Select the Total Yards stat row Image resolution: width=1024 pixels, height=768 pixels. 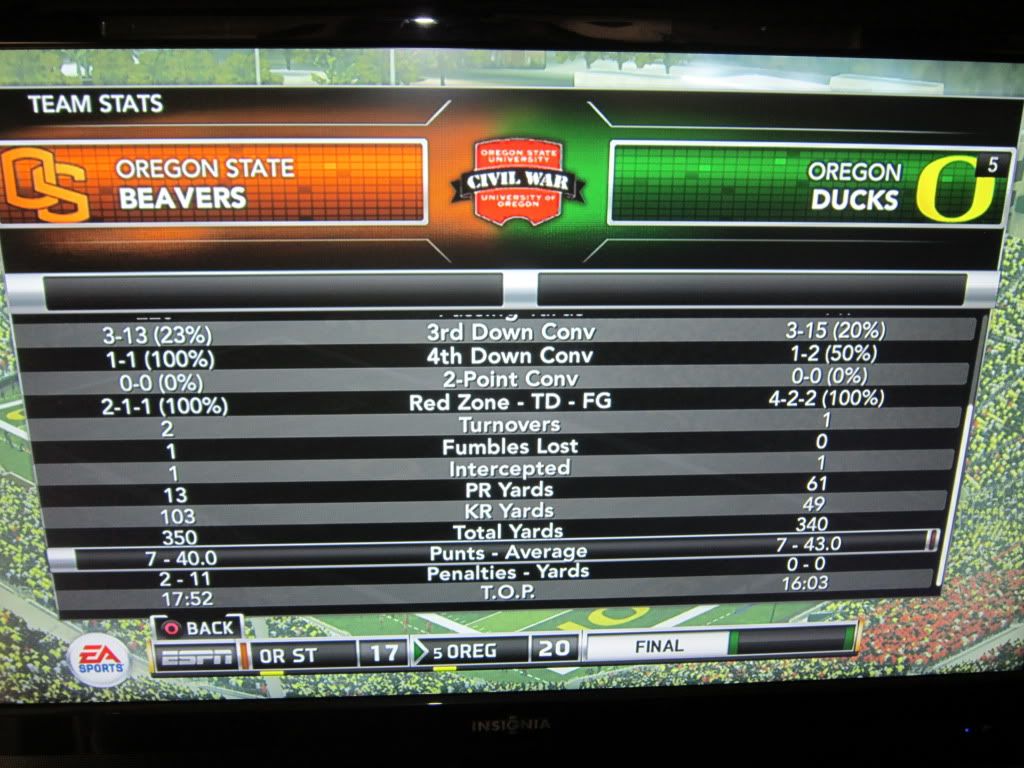(x=507, y=531)
